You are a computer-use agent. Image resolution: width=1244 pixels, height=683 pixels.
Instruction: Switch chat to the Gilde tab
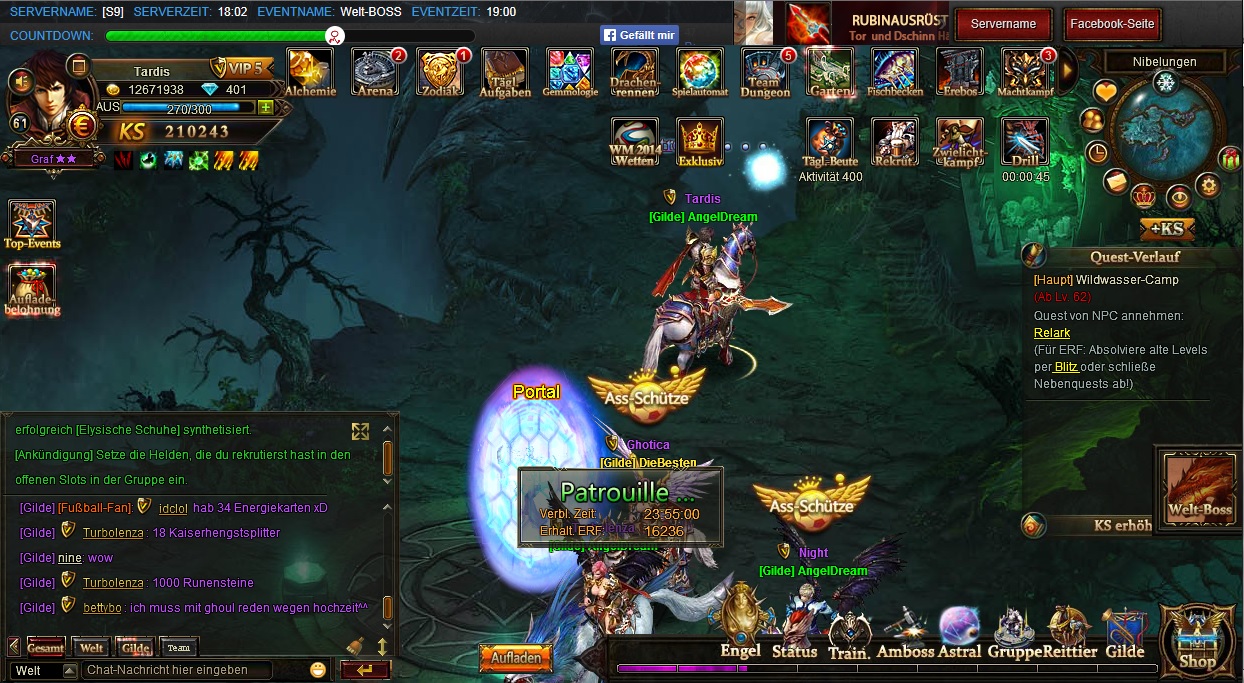(135, 648)
